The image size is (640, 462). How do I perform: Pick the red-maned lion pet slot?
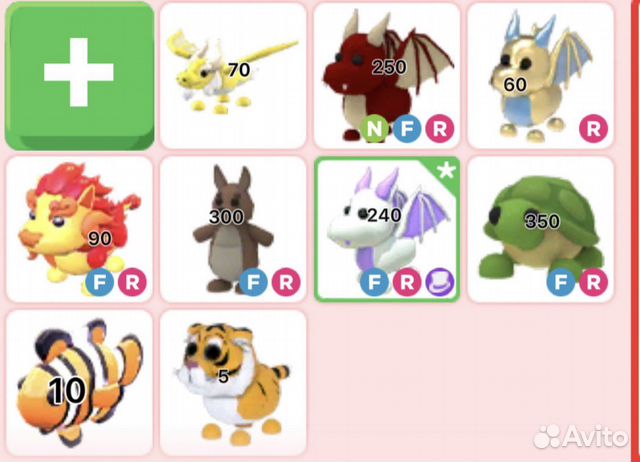[x=79, y=229]
